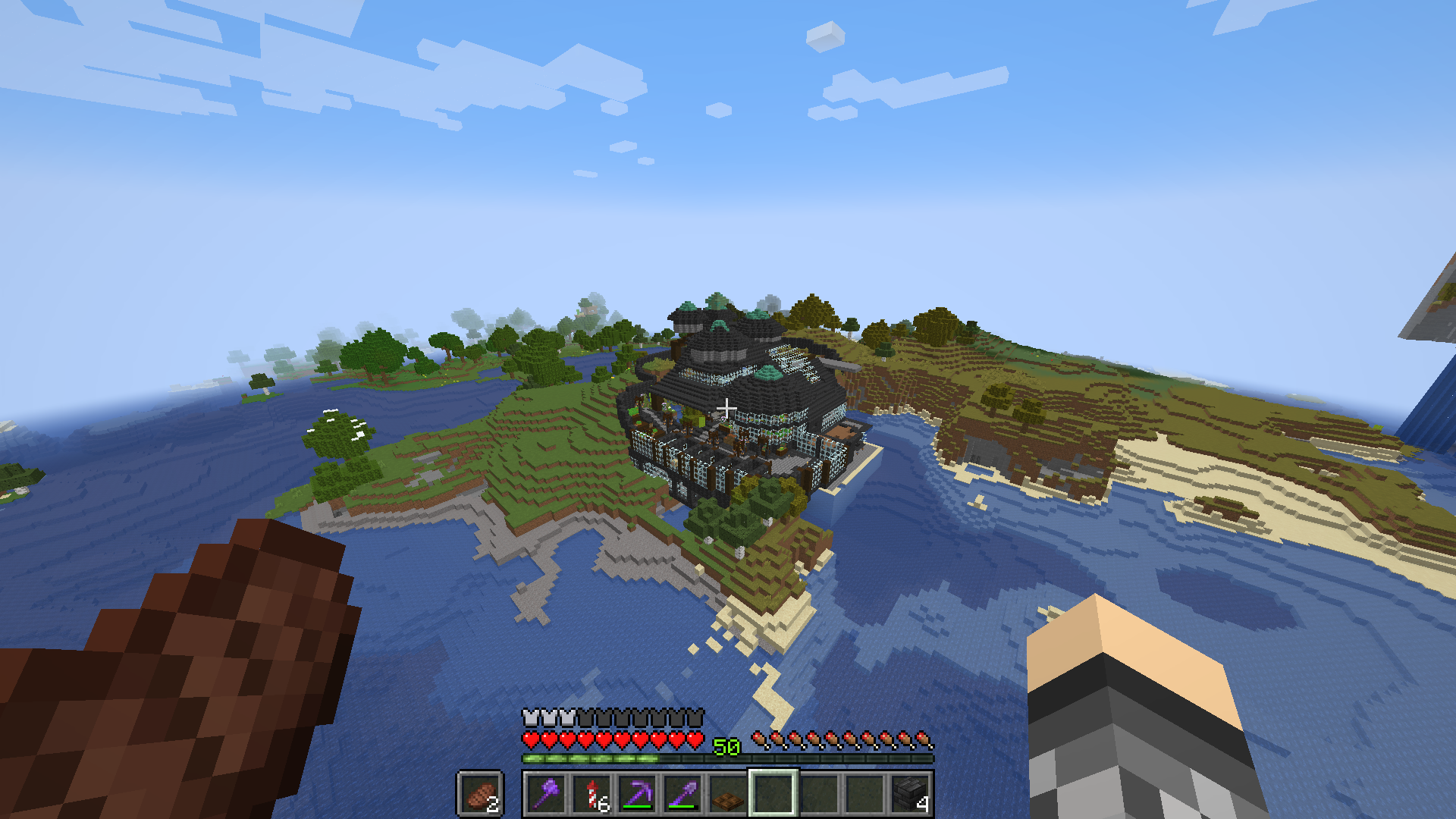Click the first red heart on the health bar
Screen dimensions: 1456x819
tap(532, 739)
